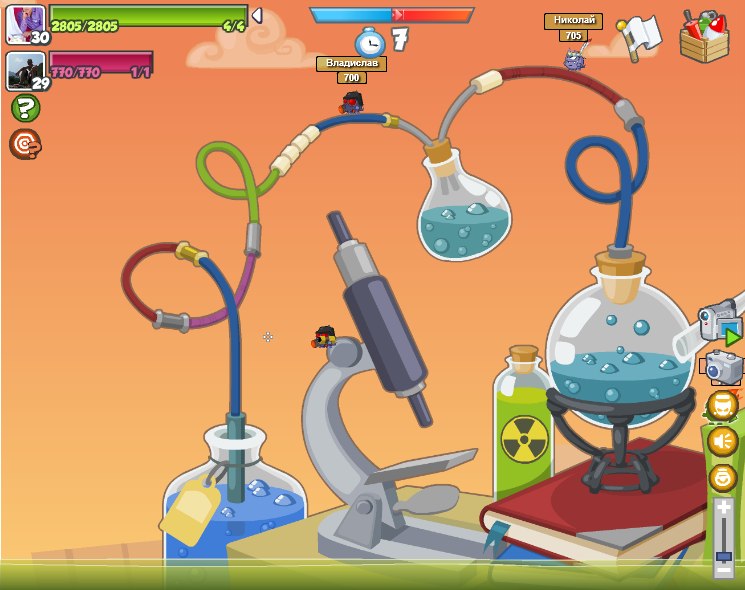745x590 pixels.
Task: Click the white surrender flag icon
Action: (638, 36)
